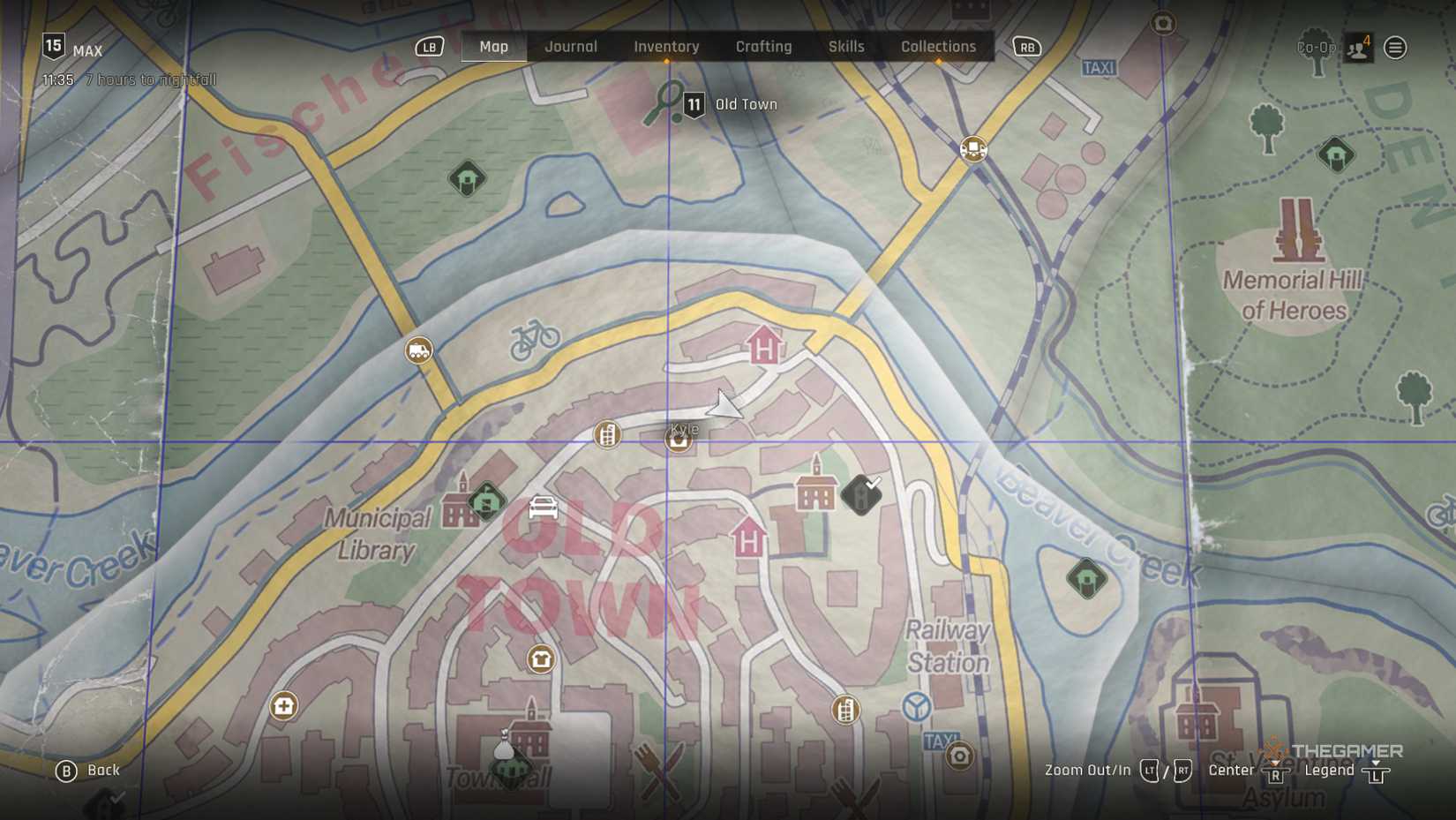The image size is (1456, 820).
Task: Select the blue windmill marker near Railway Station
Action: 917,706
